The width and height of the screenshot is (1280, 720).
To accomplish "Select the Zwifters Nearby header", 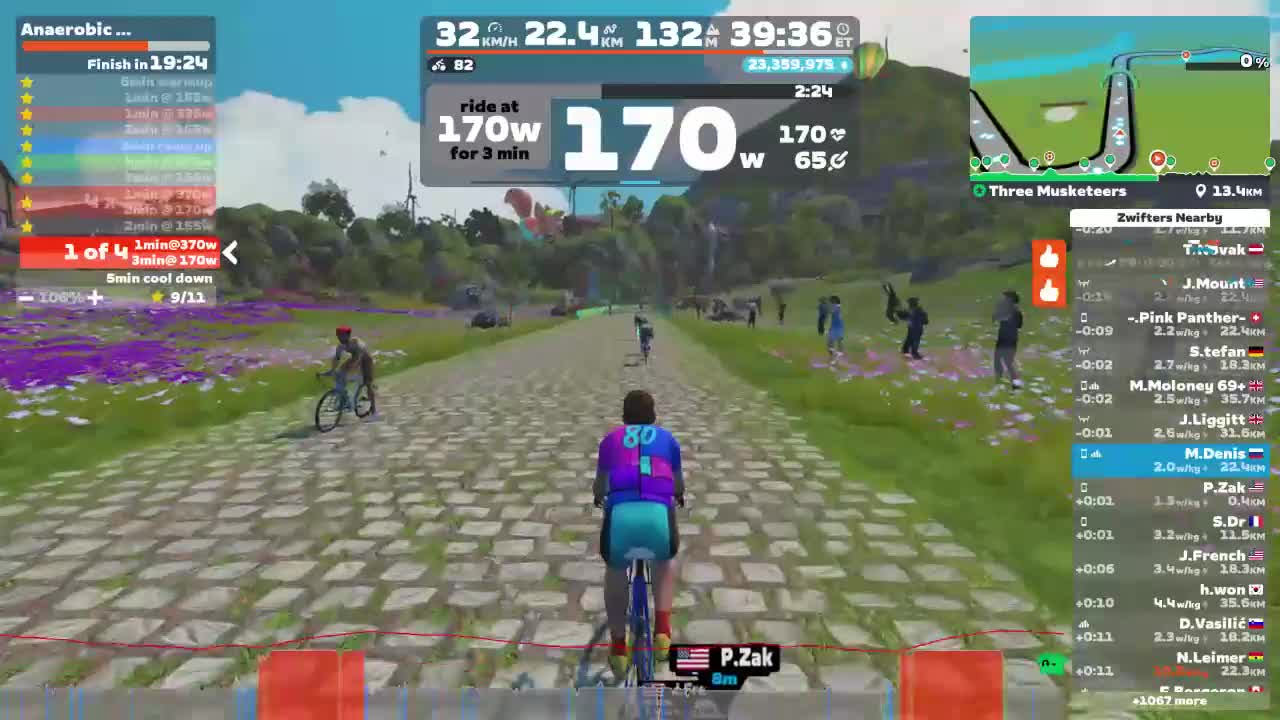I will click(1169, 217).
